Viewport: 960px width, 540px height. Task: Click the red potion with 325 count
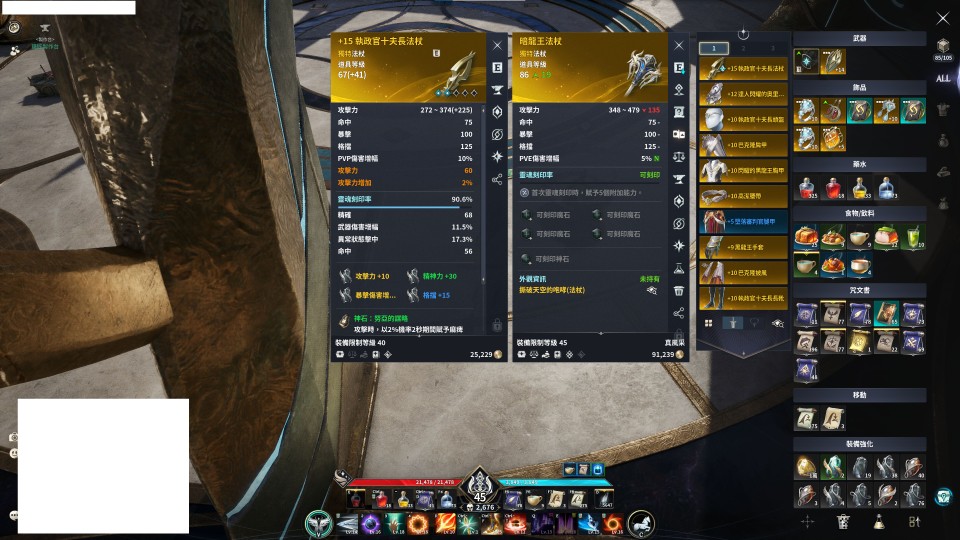[807, 188]
